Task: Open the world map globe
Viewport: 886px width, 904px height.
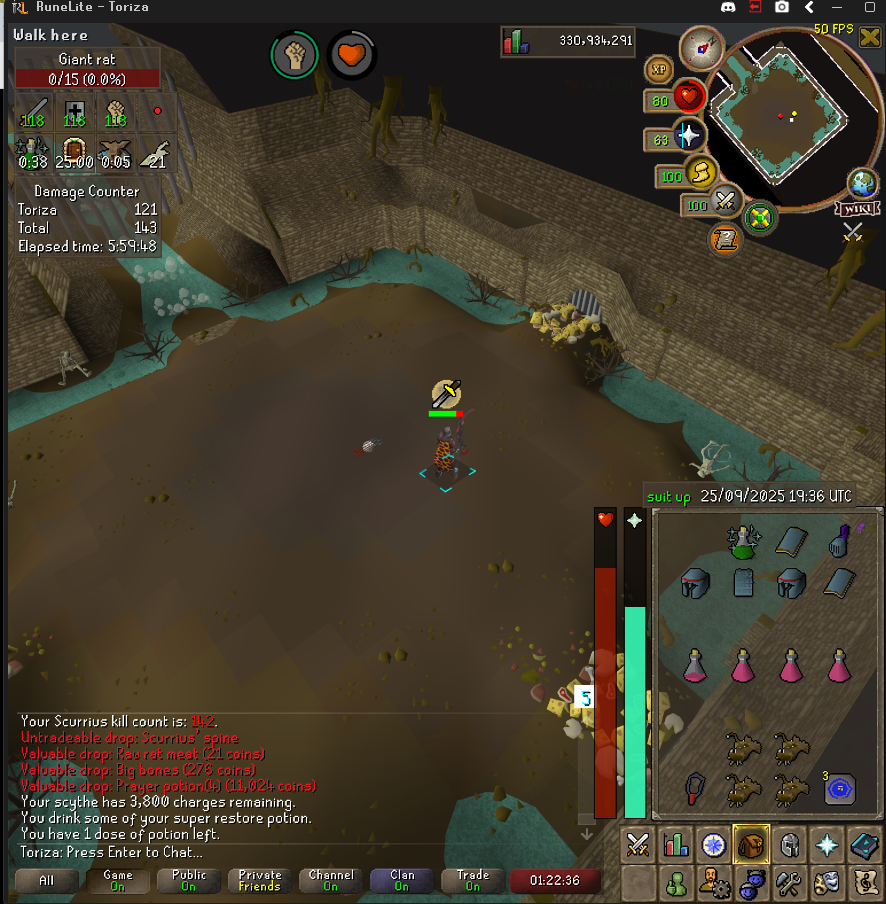Action: [862, 184]
